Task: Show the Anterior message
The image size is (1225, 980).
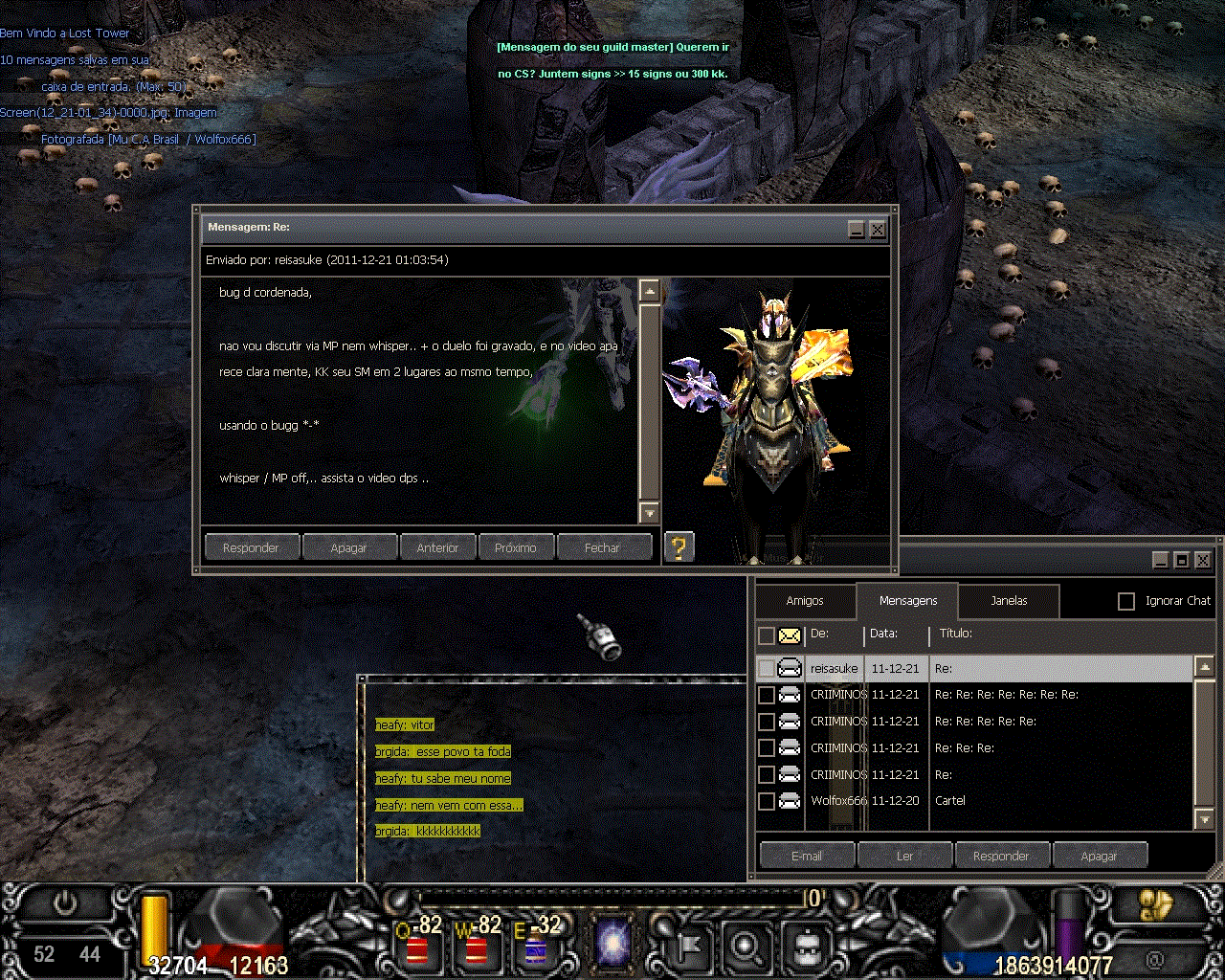Action: [437, 547]
